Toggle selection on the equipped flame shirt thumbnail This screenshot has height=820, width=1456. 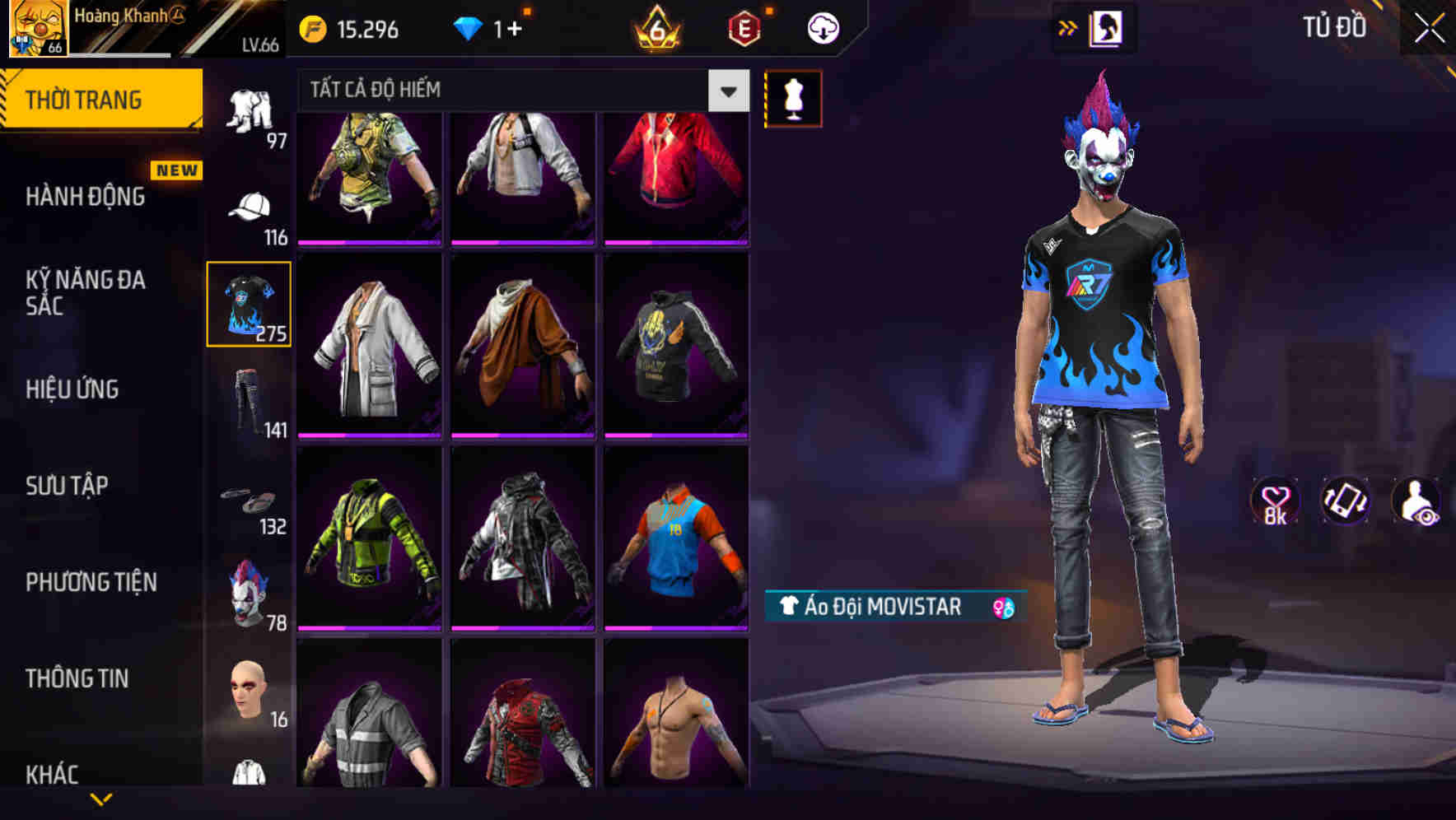tap(250, 303)
